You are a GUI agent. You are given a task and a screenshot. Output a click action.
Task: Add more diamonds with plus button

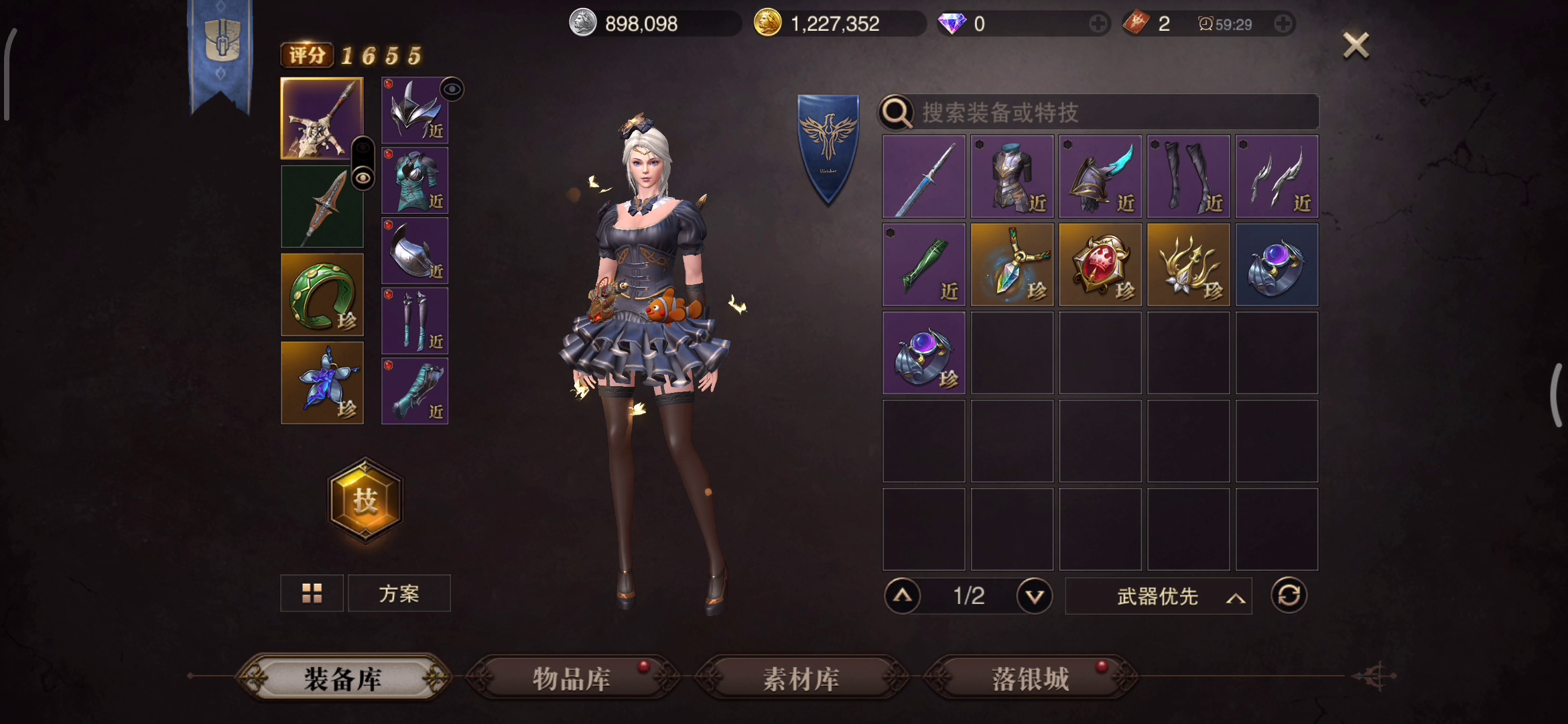tap(1098, 24)
